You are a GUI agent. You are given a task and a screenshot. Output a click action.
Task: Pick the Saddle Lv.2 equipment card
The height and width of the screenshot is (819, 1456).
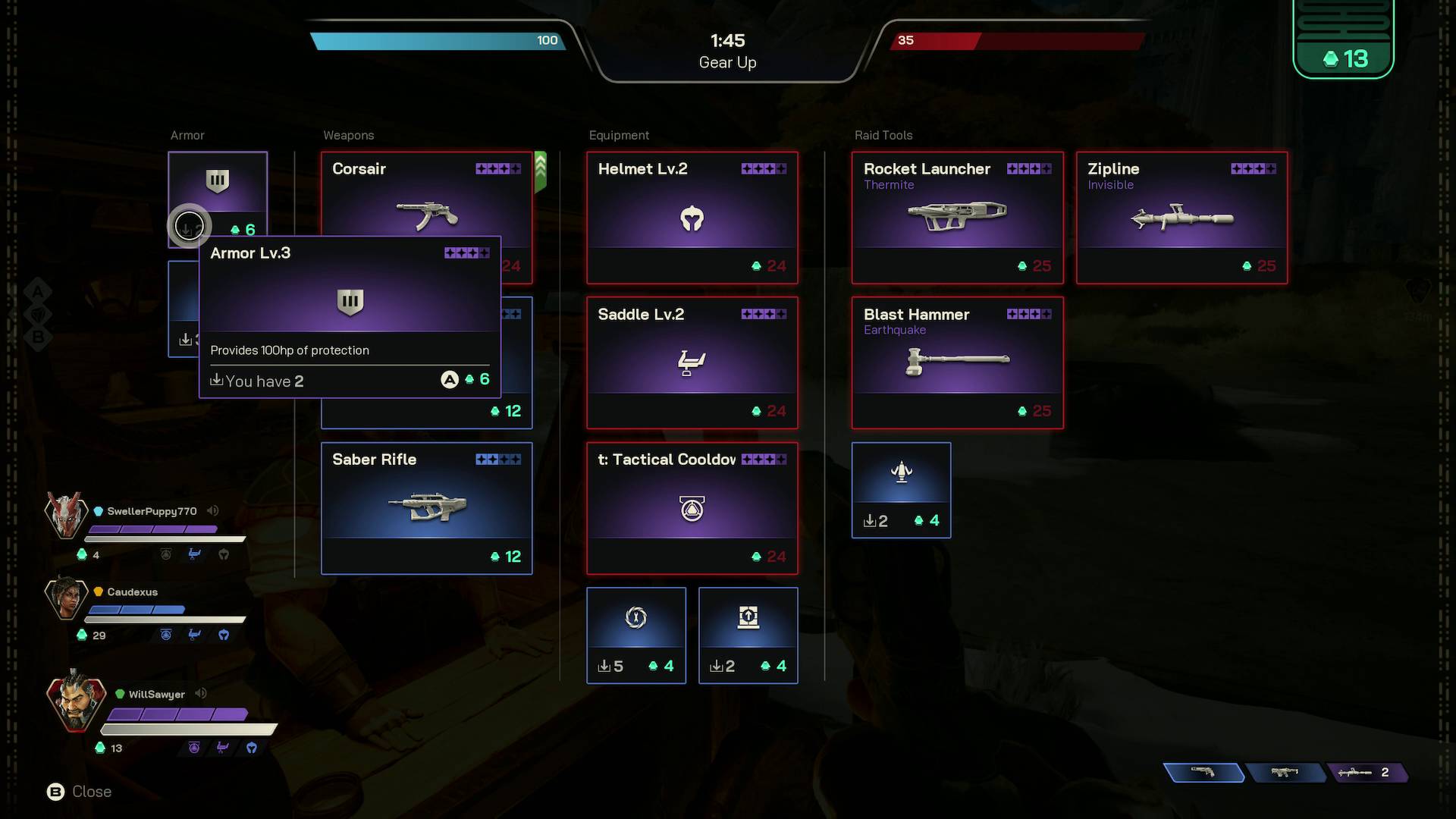(692, 362)
